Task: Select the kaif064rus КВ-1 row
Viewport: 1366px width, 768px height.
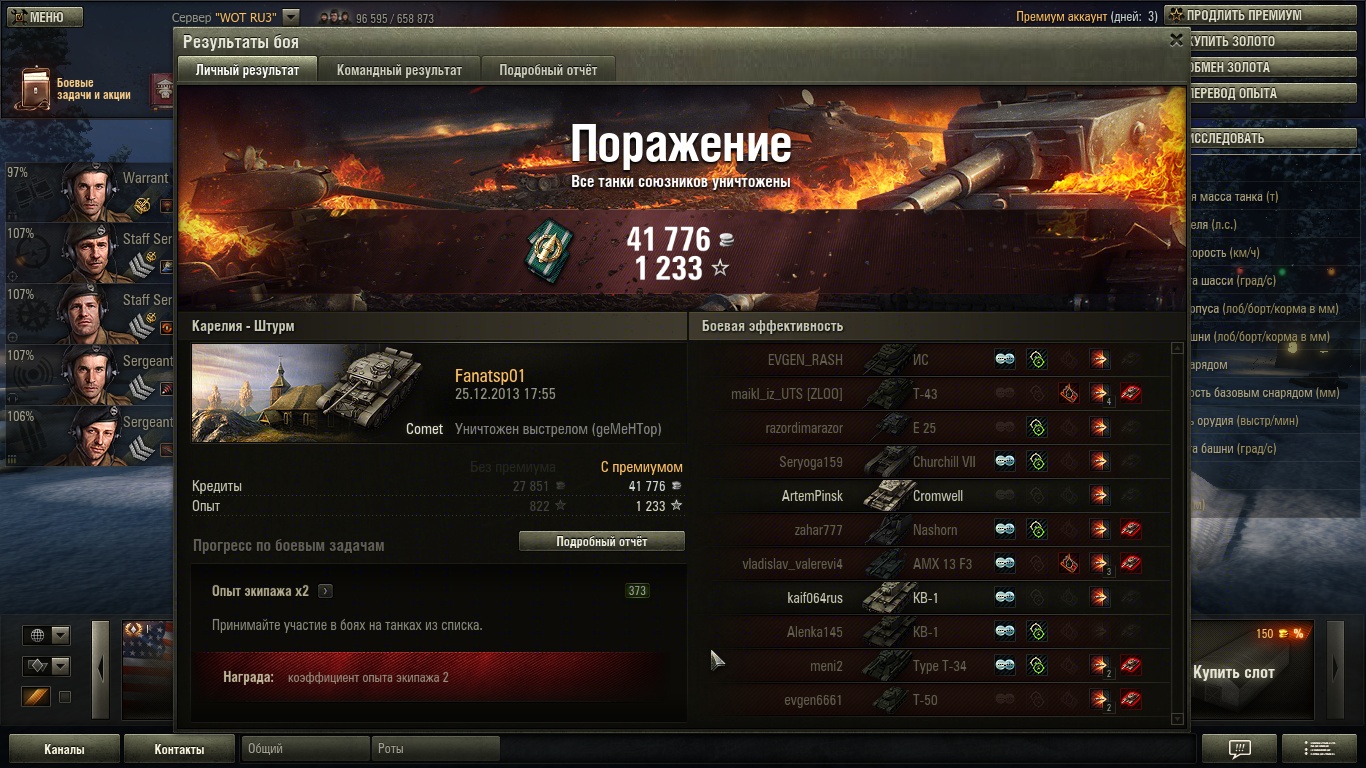Action: pyautogui.click(x=928, y=598)
